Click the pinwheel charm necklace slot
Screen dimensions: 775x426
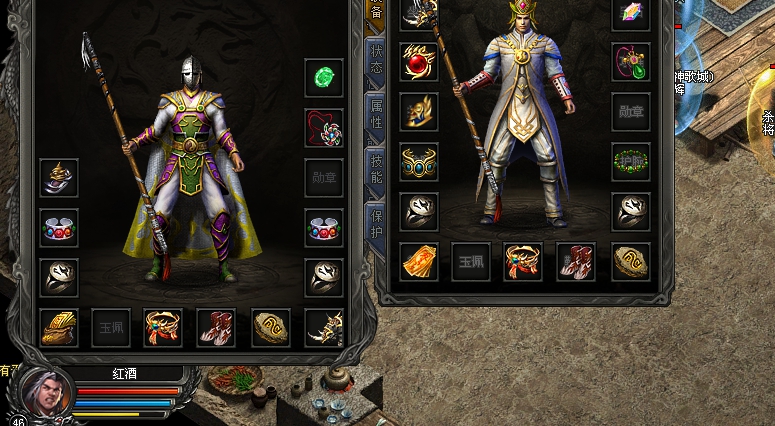pos(324,128)
